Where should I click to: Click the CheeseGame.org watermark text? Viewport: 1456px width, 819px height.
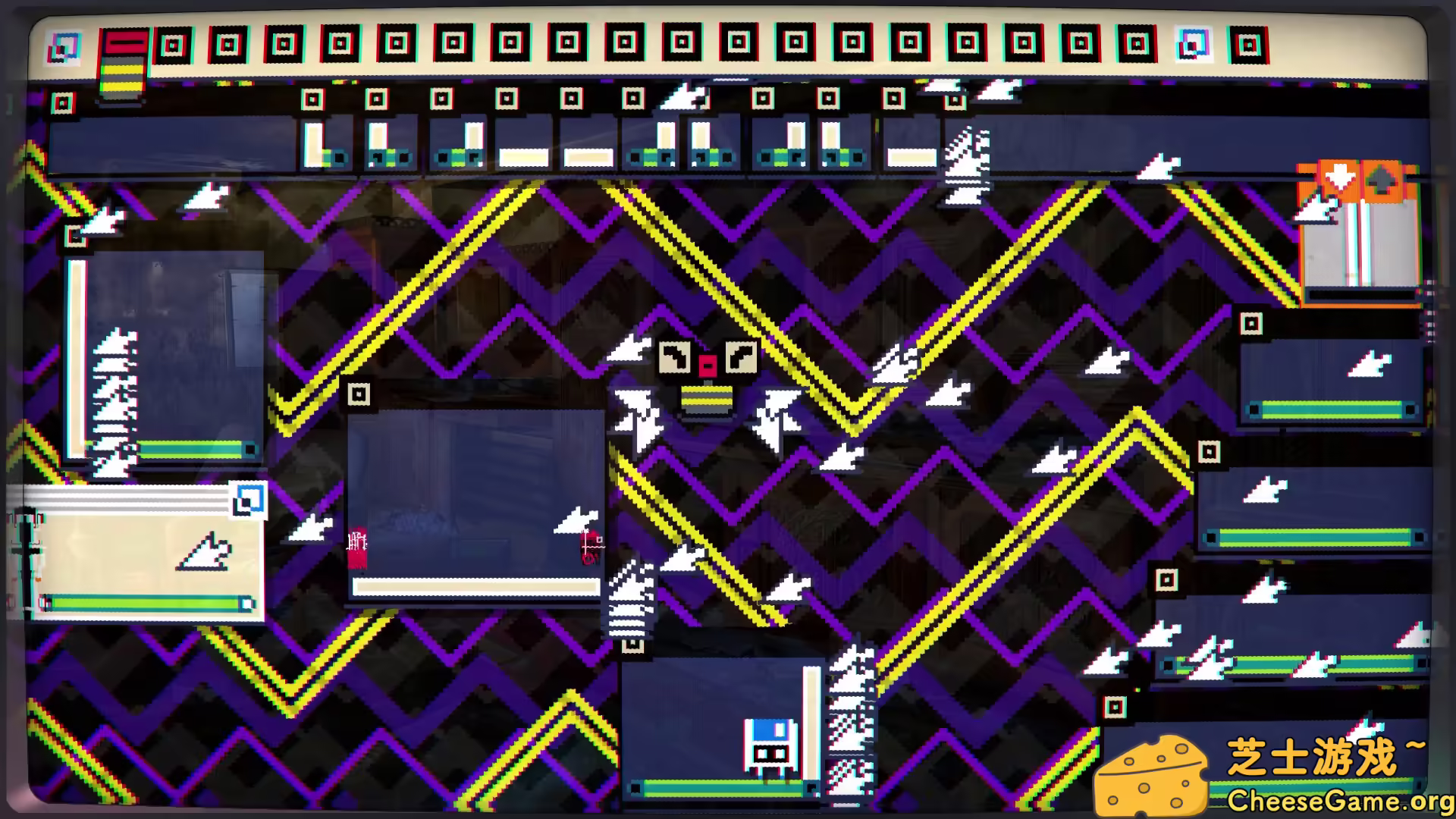point(1327,799)
